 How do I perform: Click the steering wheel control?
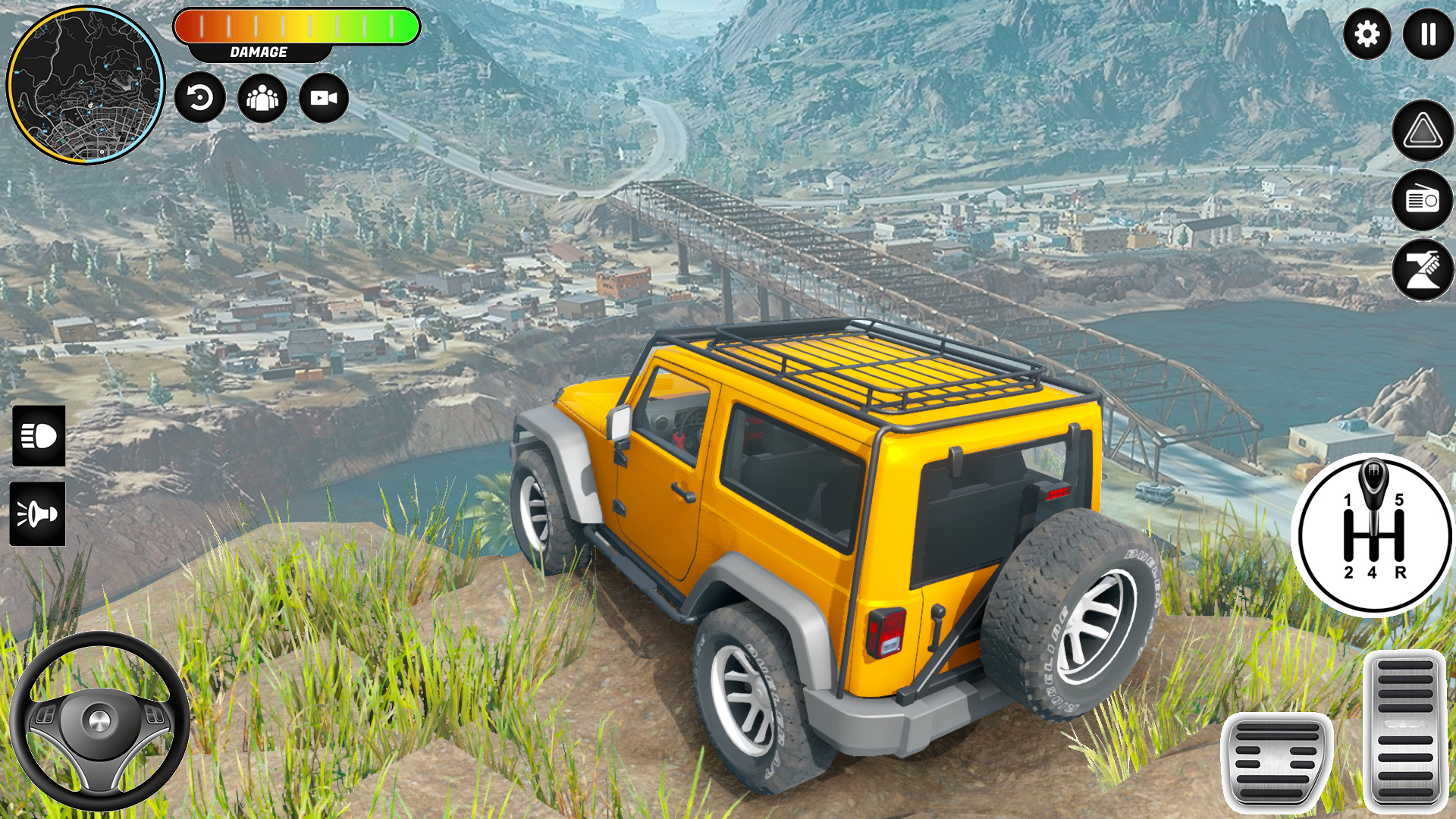tap(99, 721)
